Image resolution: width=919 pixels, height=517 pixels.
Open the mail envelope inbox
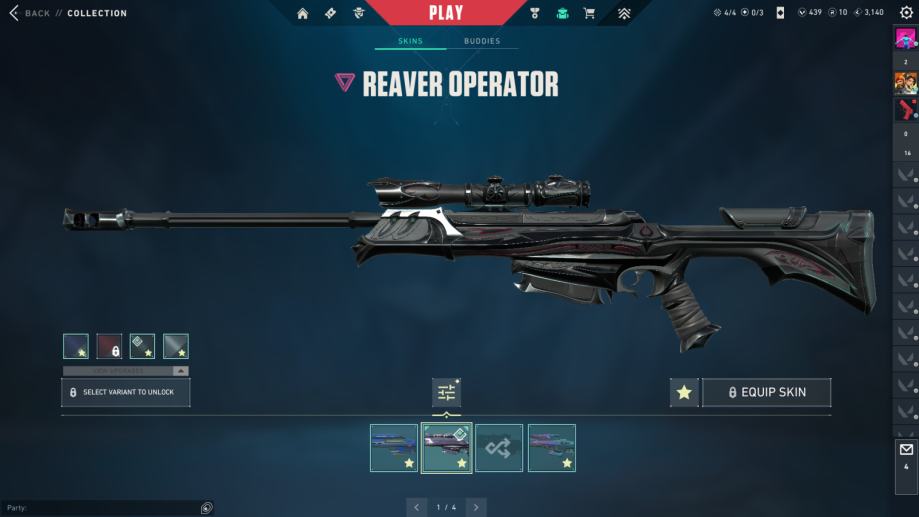pyautogui.click(x=906, y=450)
